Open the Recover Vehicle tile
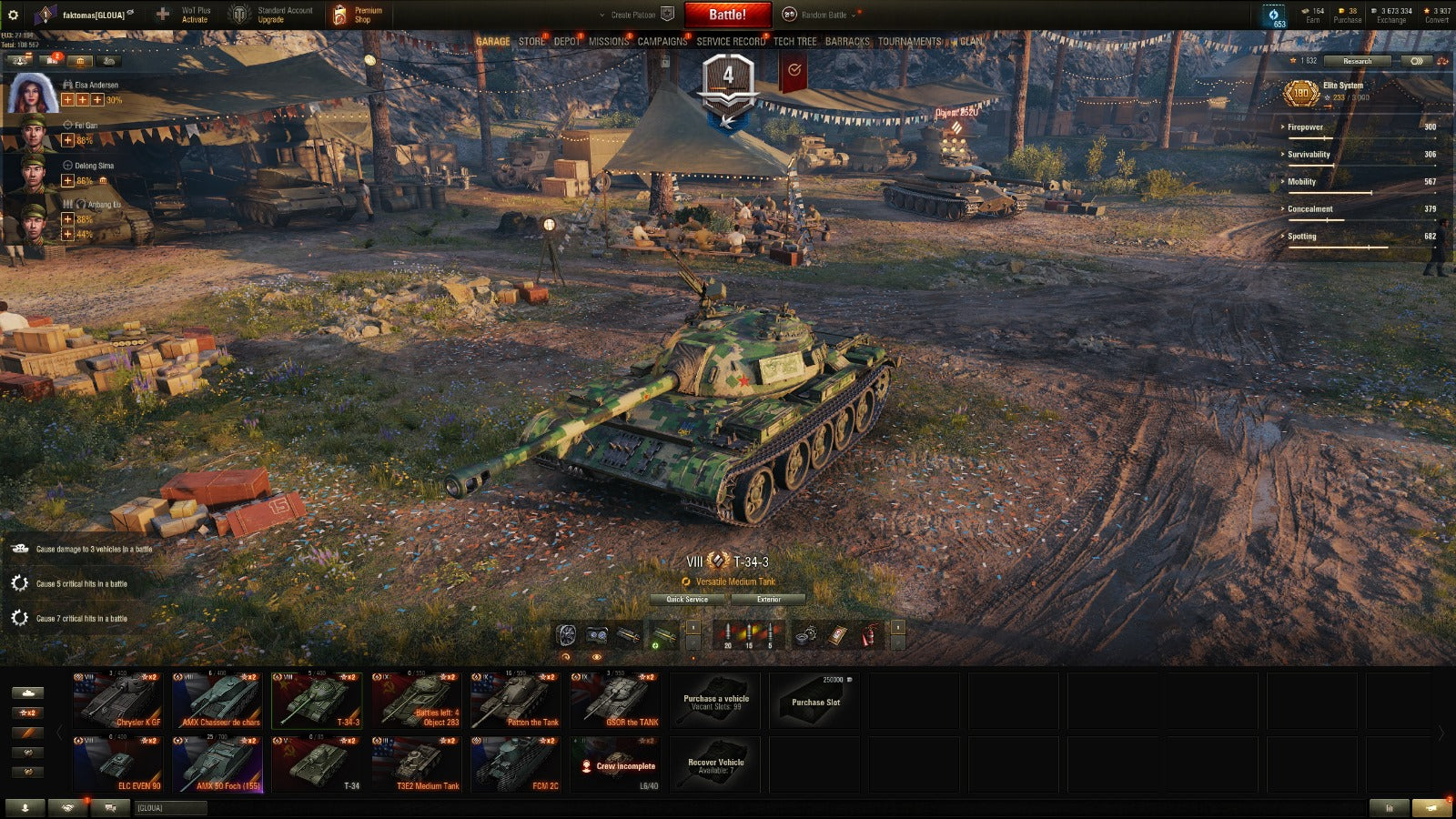This screenshot has height=819, width=1456. pos(716,764)
